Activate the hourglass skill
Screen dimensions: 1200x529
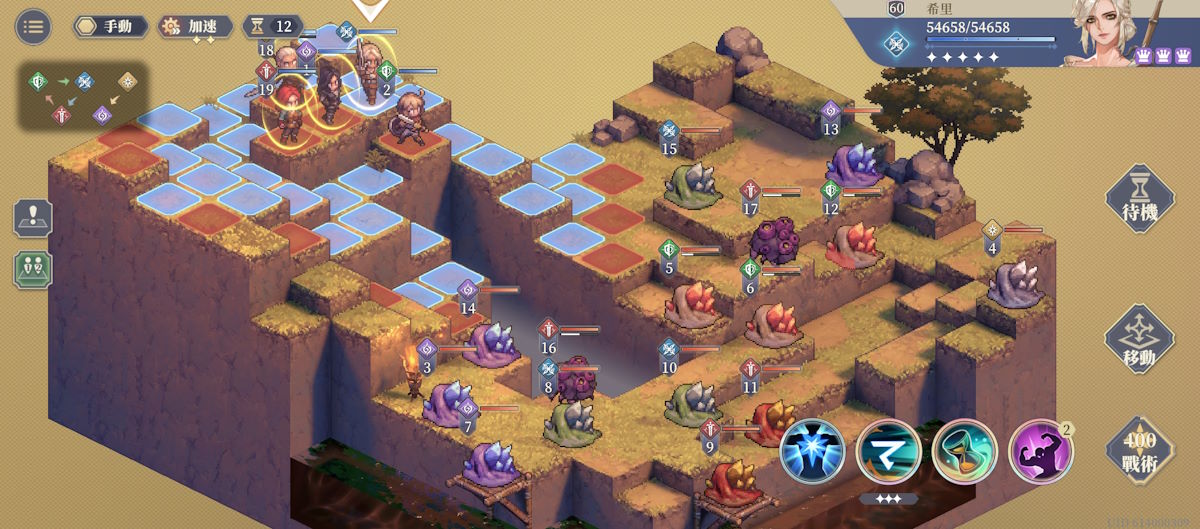(964, 451)
